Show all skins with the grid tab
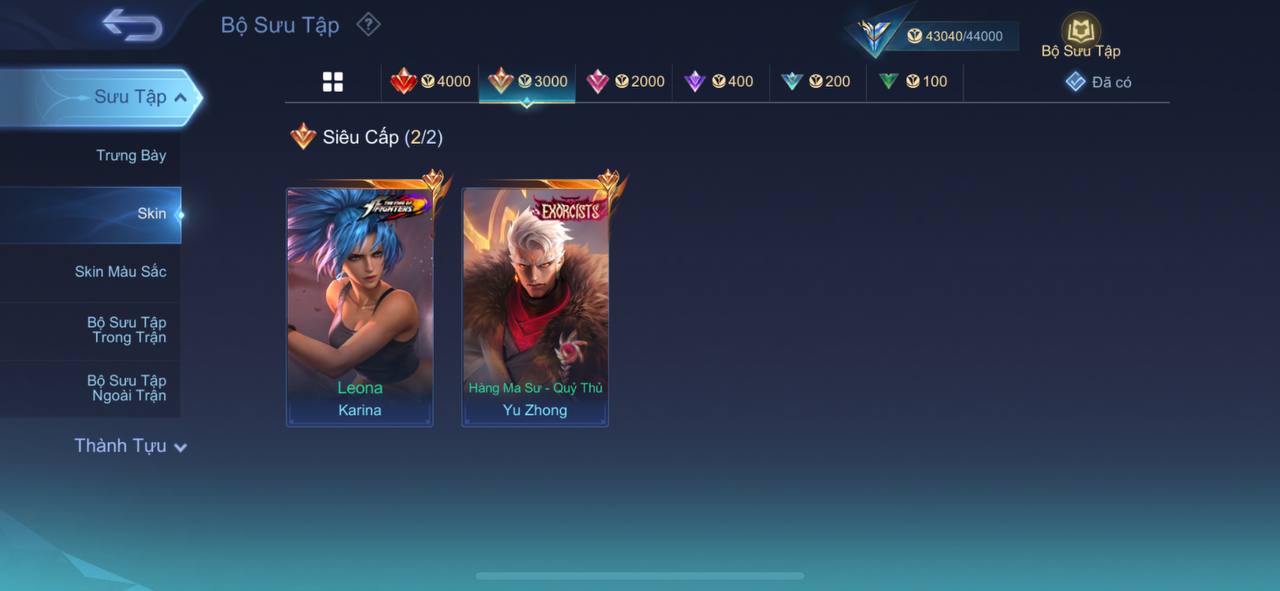Image resolution: width=1280 pixels, height=591 pixels. 333,82
